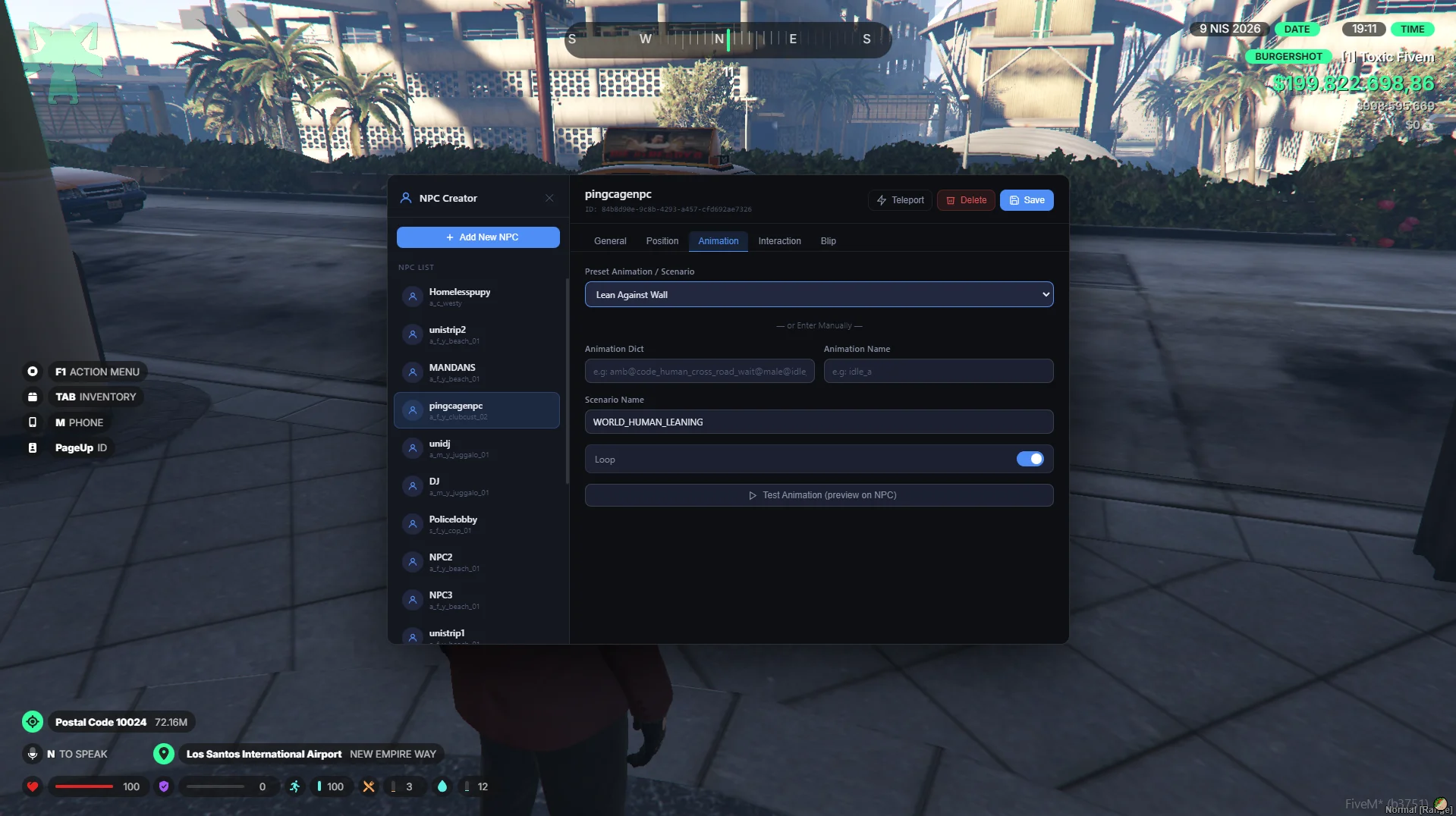The image size is (1456, 816).
Task: Run Test Animation preview on NPC
Action: coord(819,495)
